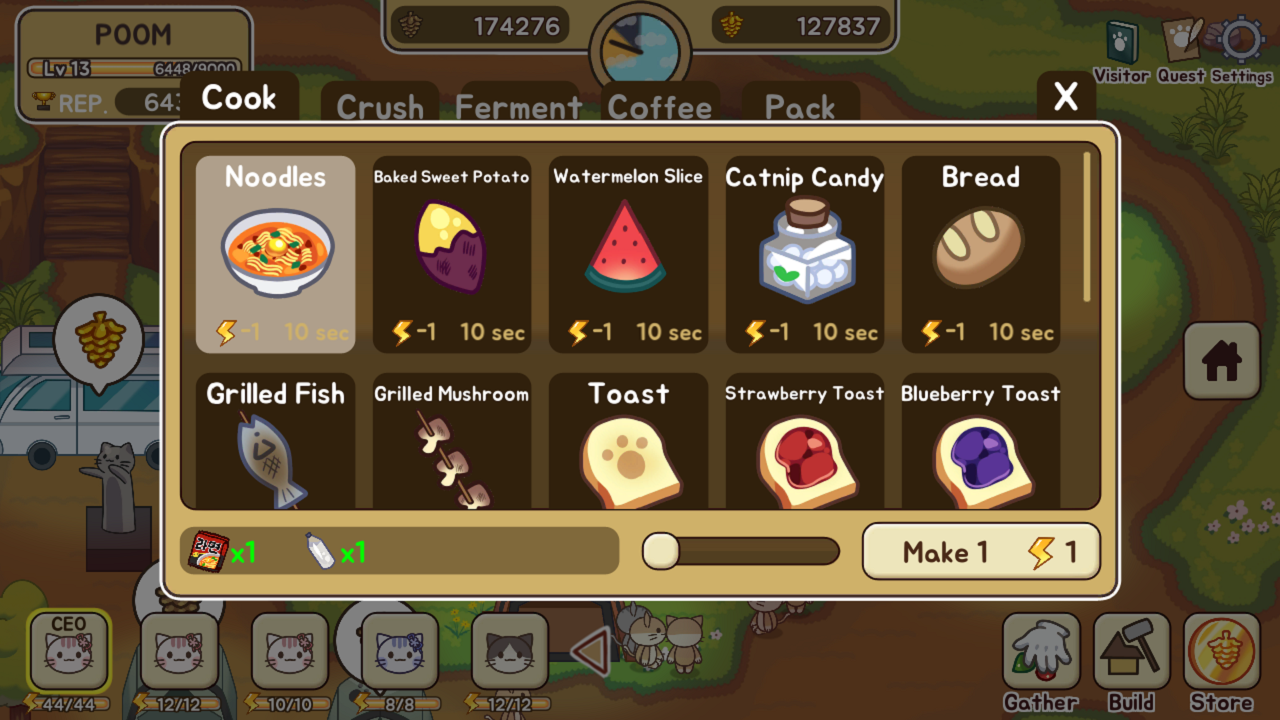Select the Coffee tab
1280x720 pixels.
[660, 105]
